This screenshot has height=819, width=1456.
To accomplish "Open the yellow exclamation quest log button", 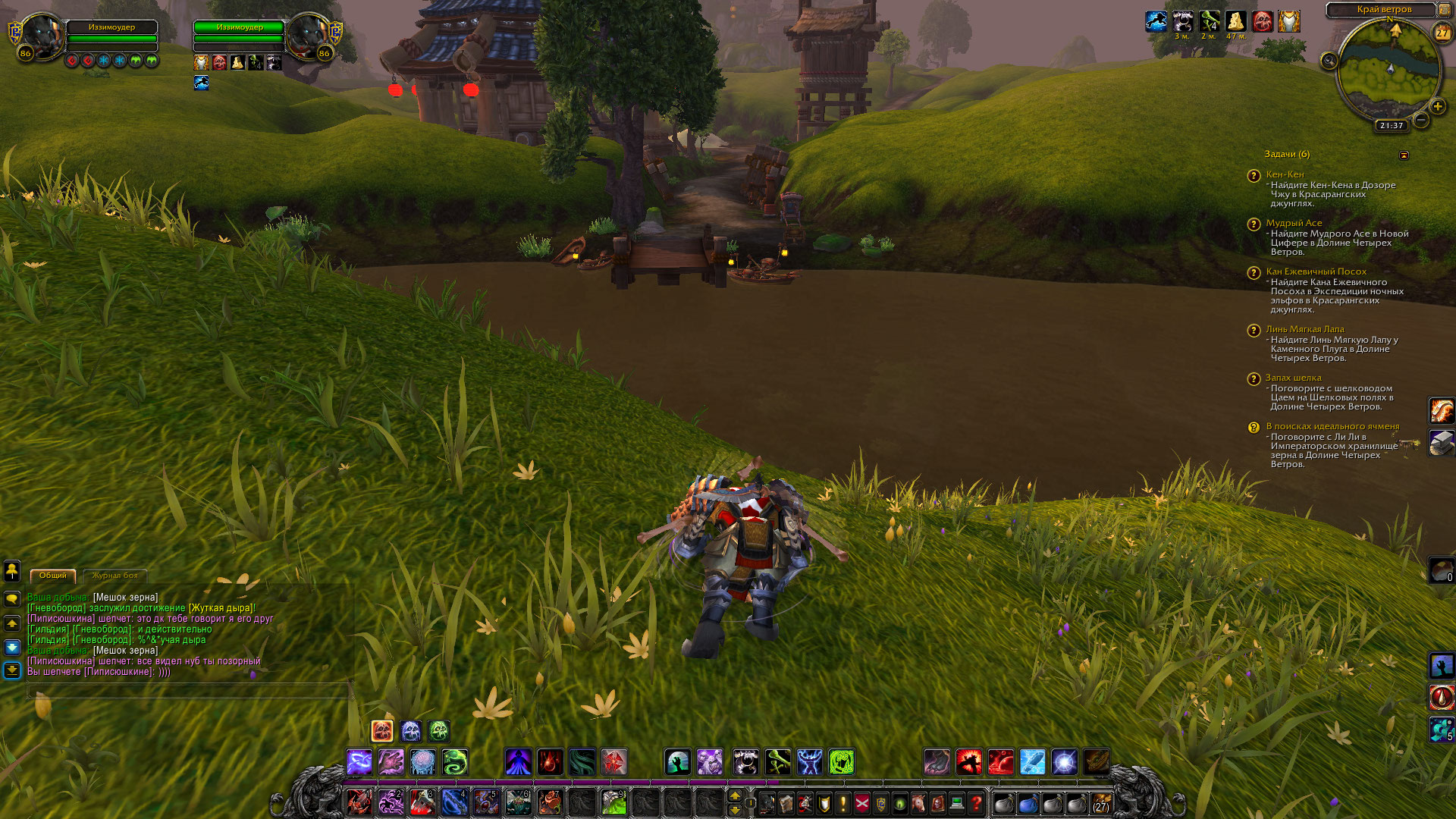I will coord(843,803).
